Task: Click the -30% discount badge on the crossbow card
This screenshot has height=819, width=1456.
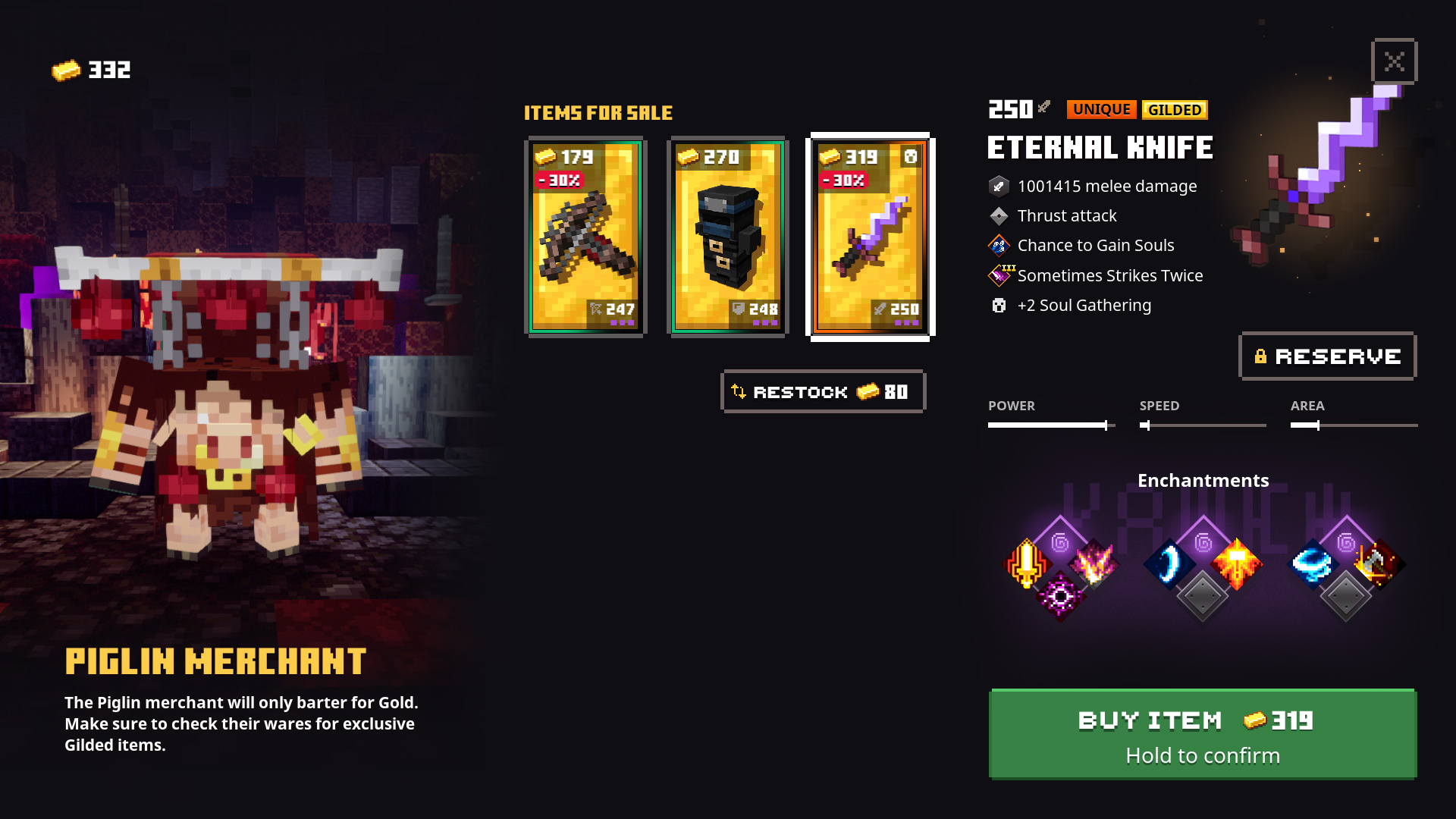Action: 559,180
